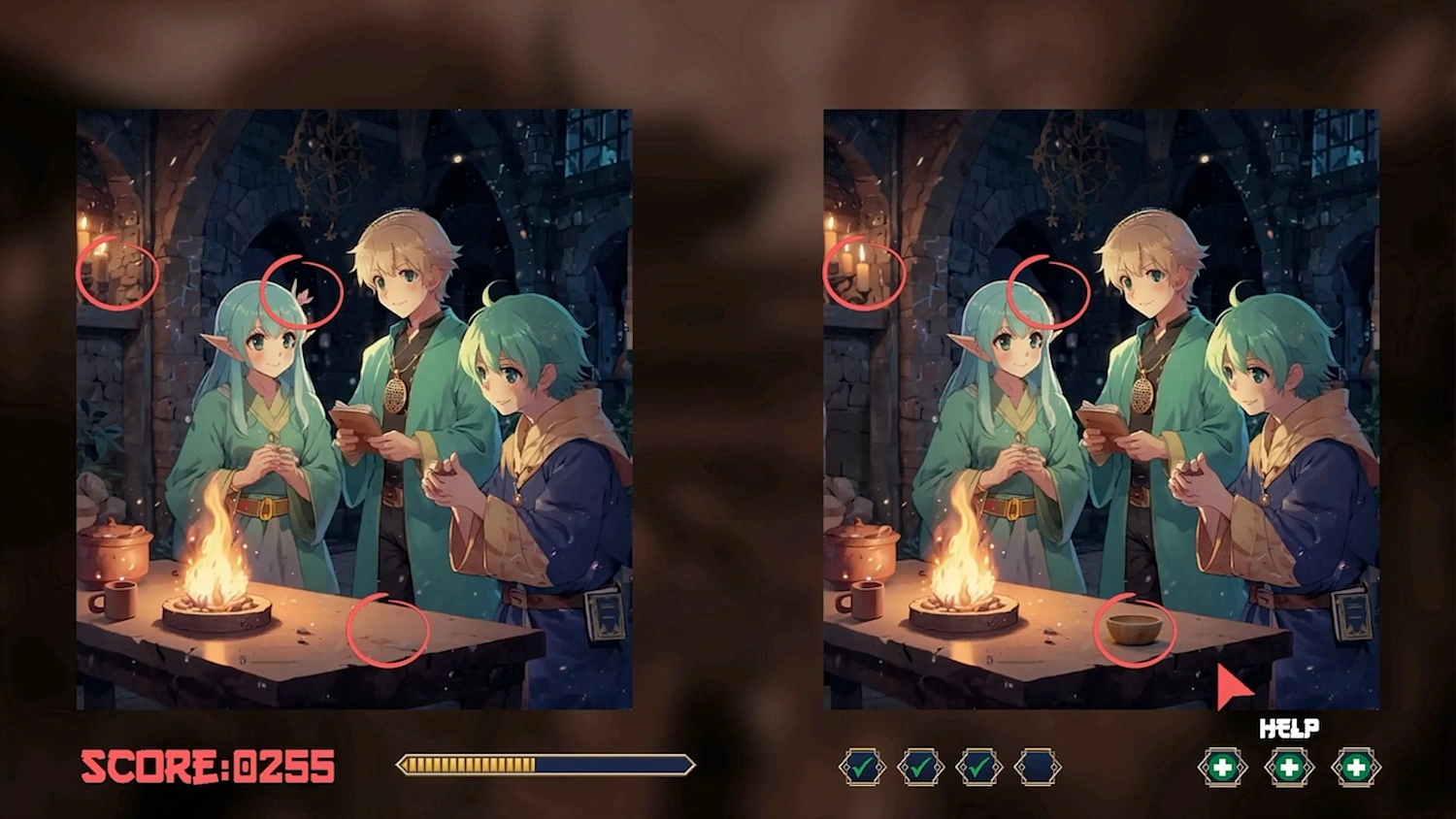Click the middle green plus HELP icon

coord(1289,768)
